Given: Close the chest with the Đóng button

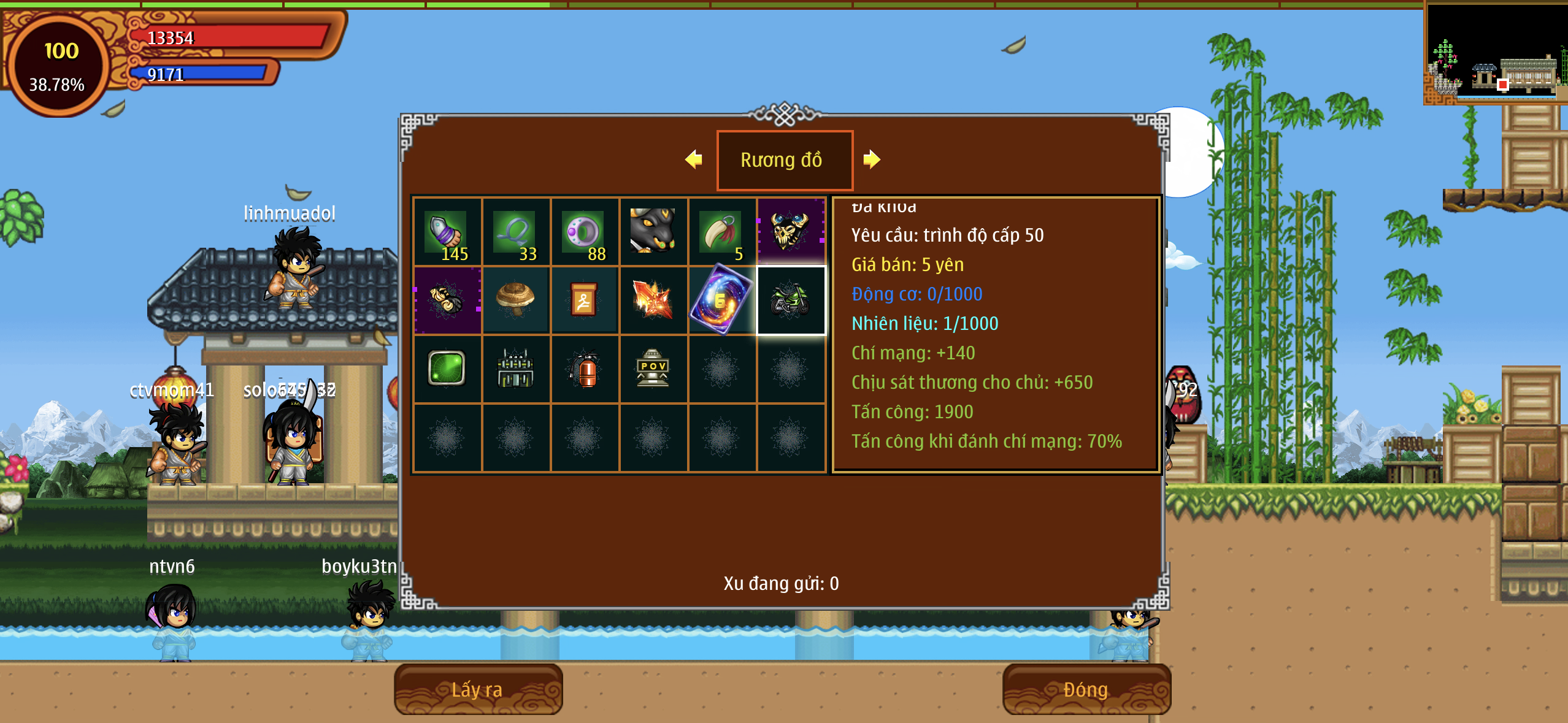Looking at the screenshot, I should pyautogui.click(x=1086, y=689).
